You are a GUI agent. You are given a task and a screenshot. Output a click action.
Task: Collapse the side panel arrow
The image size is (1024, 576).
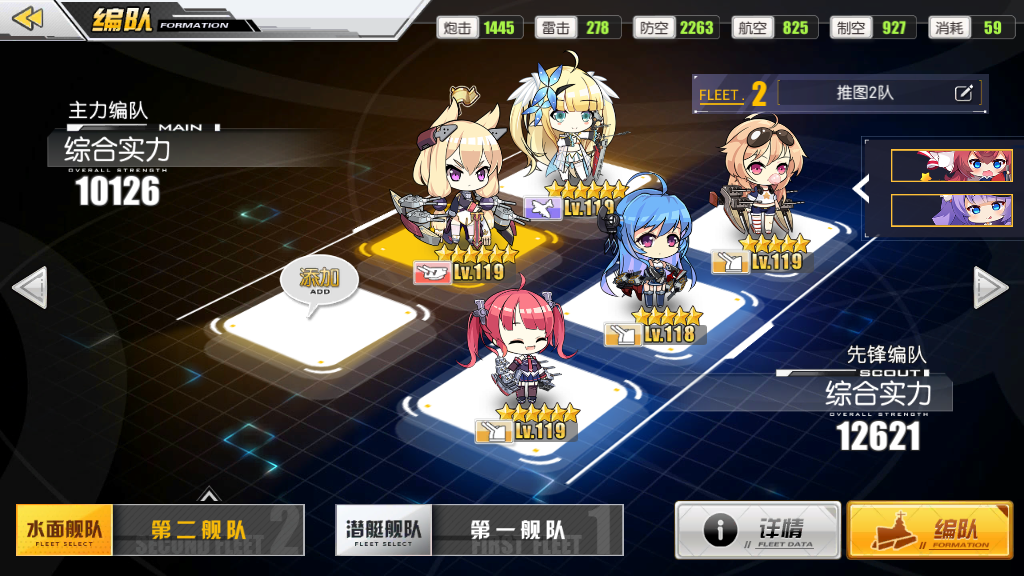click(x=860, y=187)
